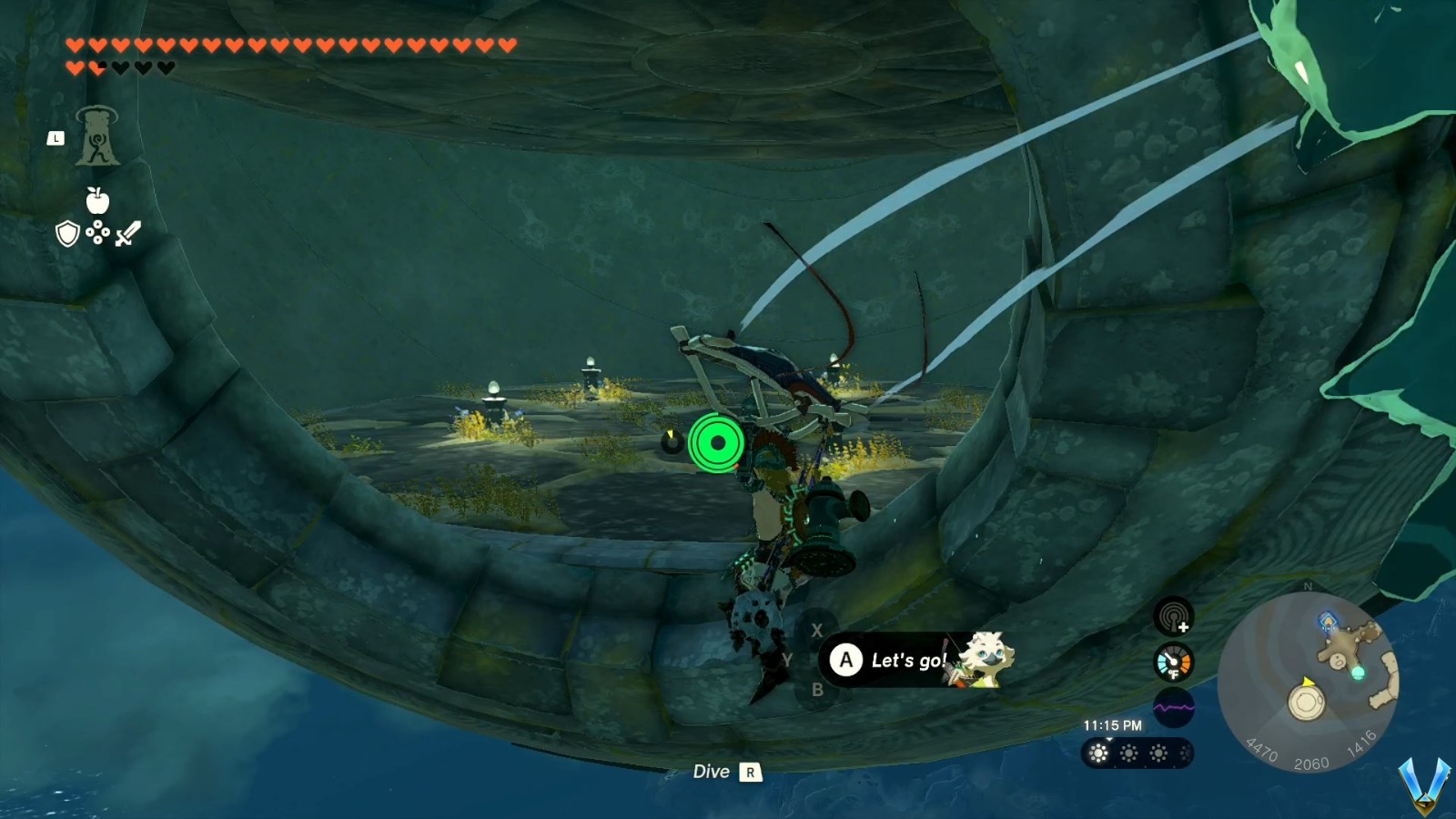
Task: Click the materials pouch icon between shield and sword
Action: 97,232
